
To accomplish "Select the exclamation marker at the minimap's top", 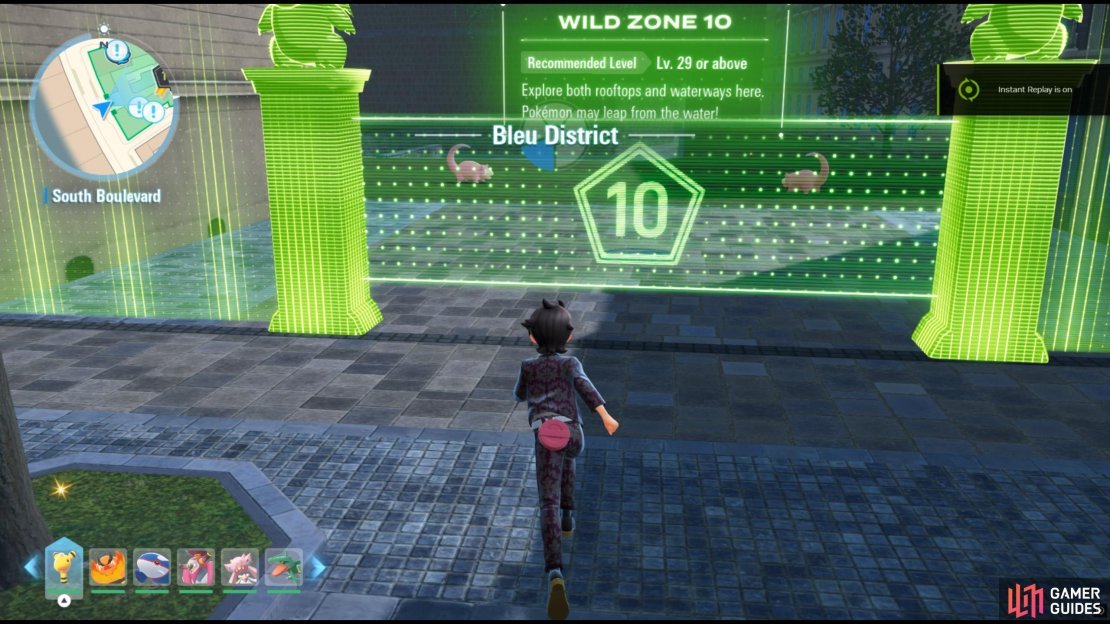I will point(119,49).
